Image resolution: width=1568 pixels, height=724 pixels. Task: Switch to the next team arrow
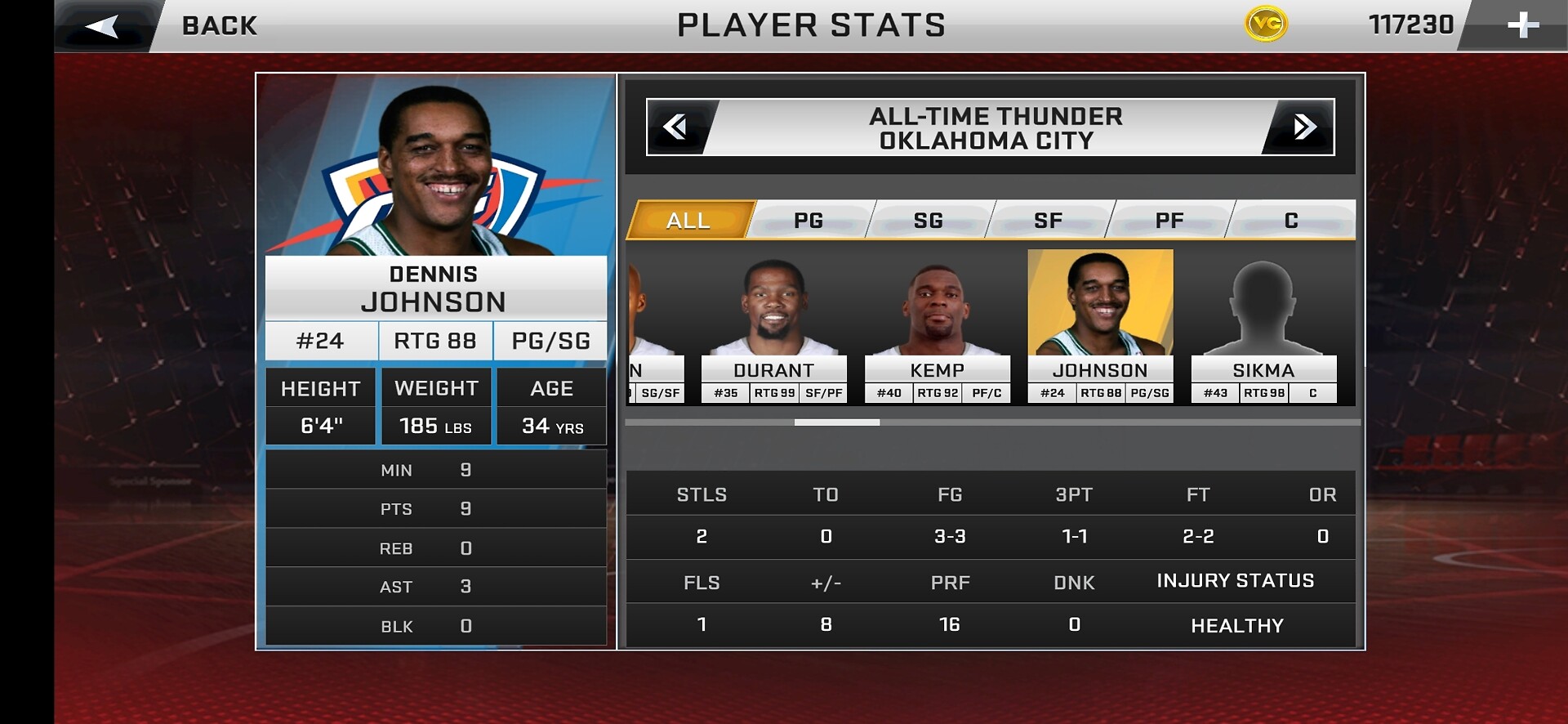tap(1303, 127)
